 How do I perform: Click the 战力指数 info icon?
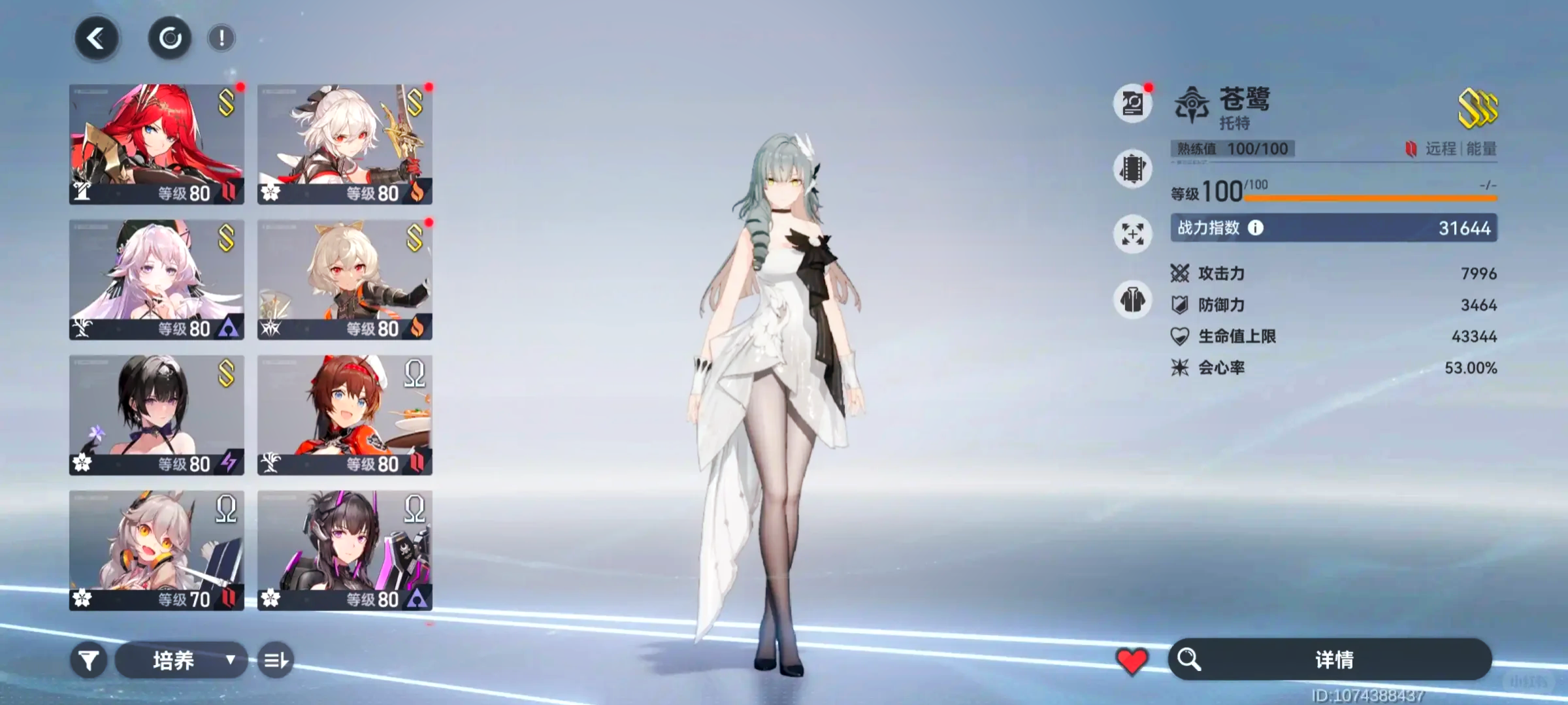(x=1256, y=227)
